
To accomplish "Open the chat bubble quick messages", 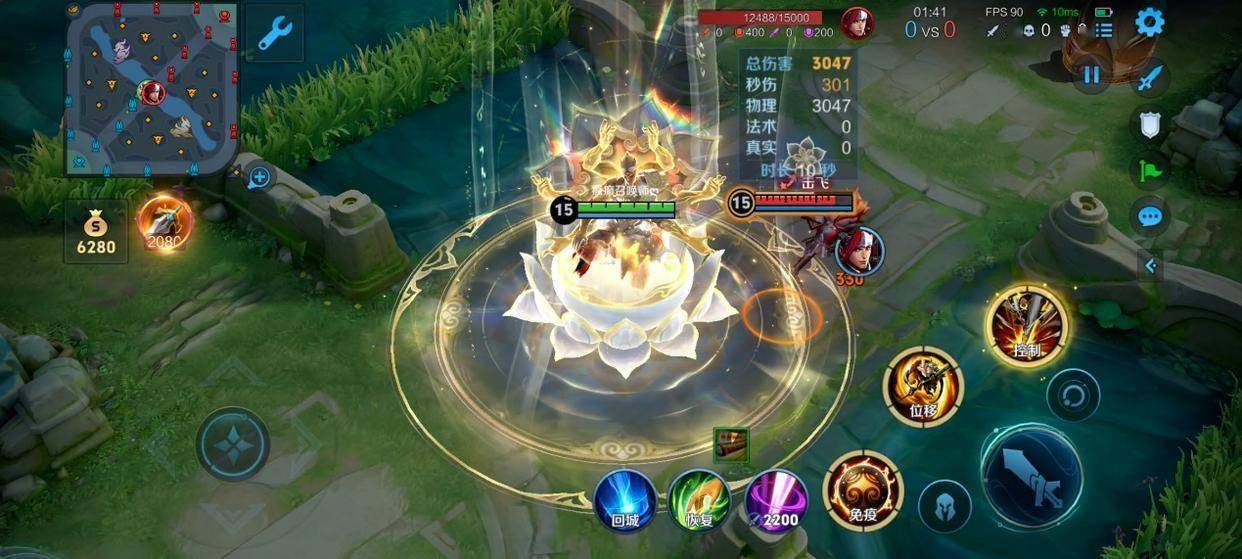I will [x=1151, y=216].
